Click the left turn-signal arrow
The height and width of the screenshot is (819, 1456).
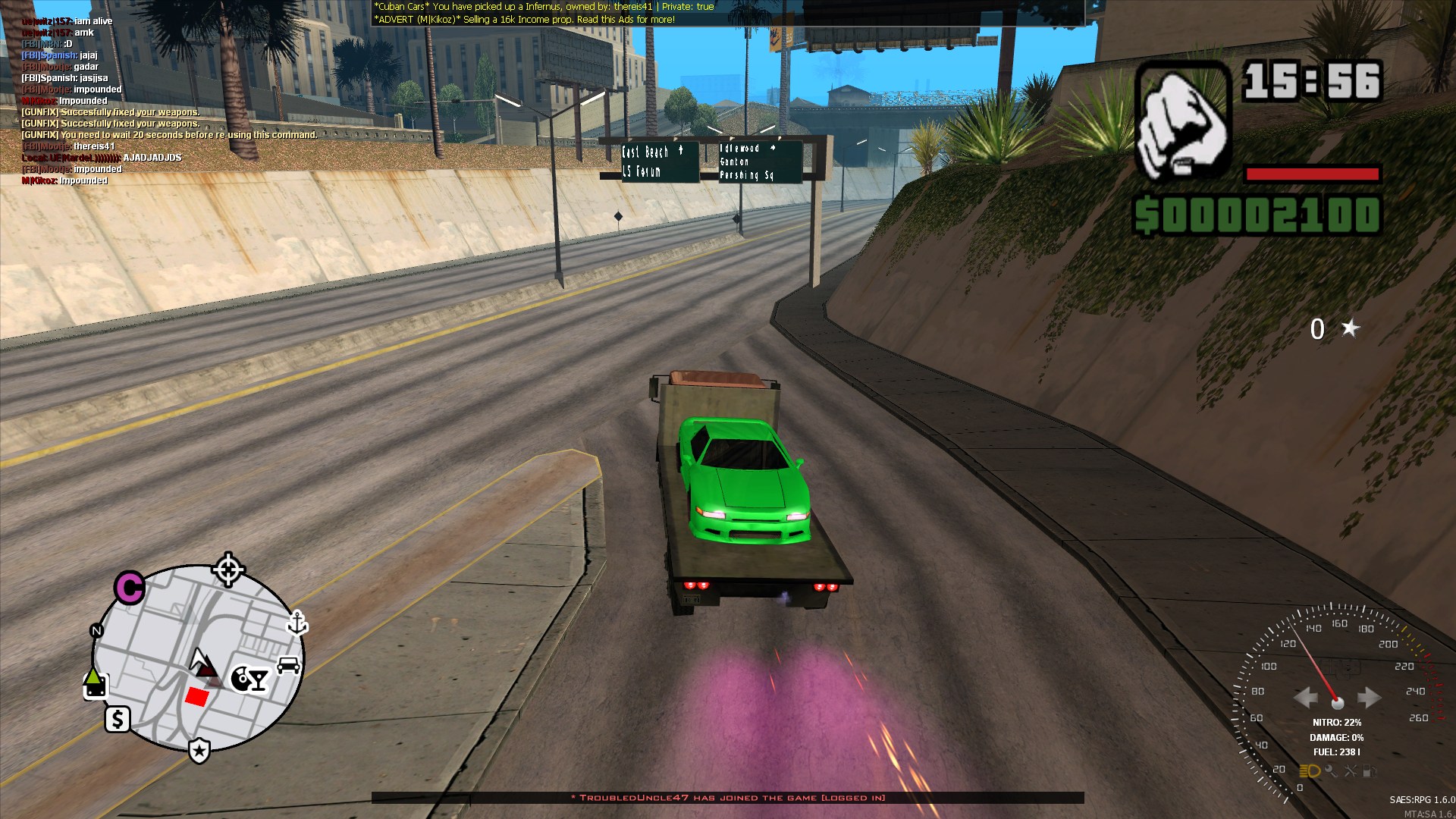[x=1306, y=697]
